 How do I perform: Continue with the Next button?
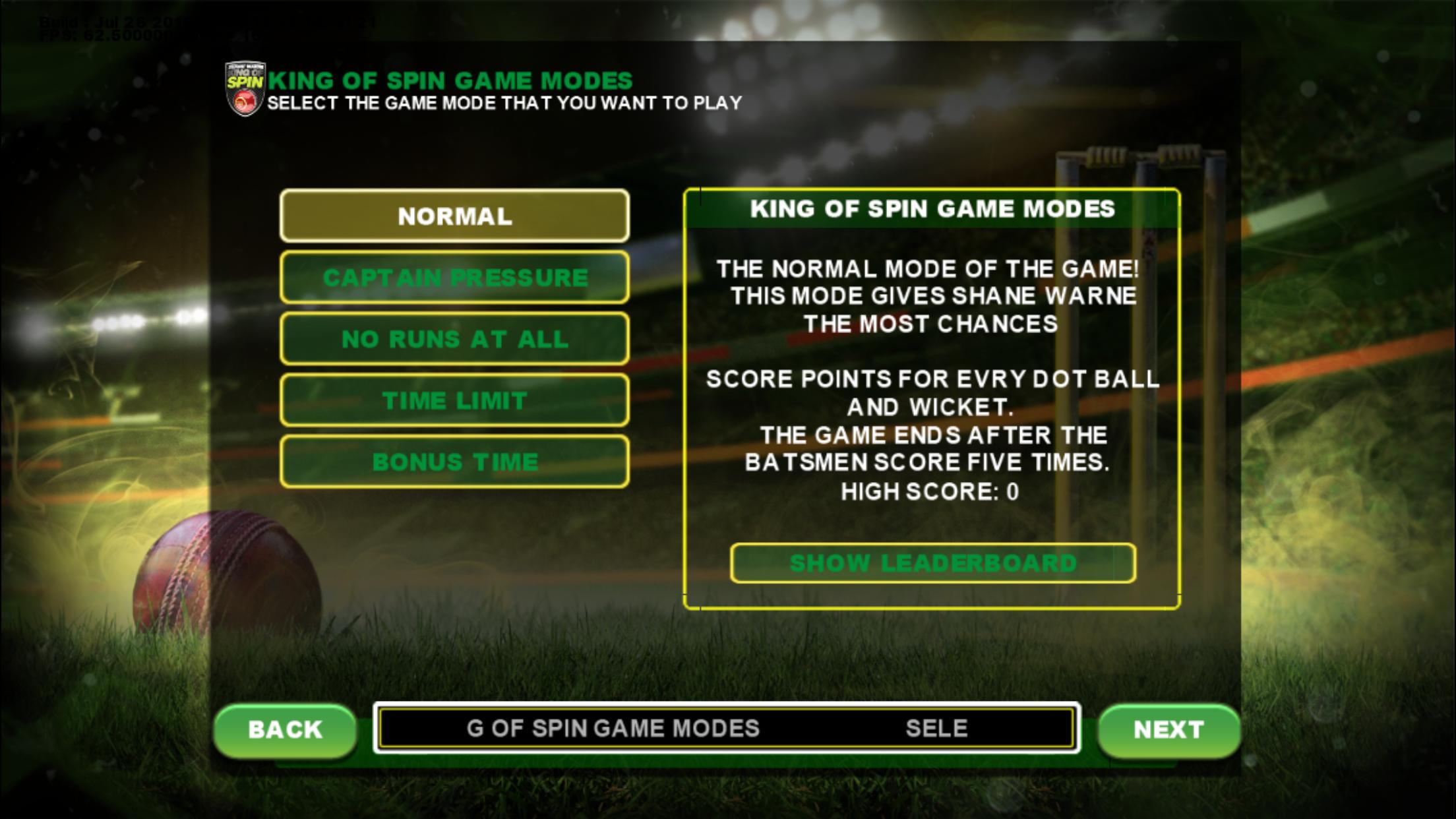pyautogui.click(x=1168, y=729)
